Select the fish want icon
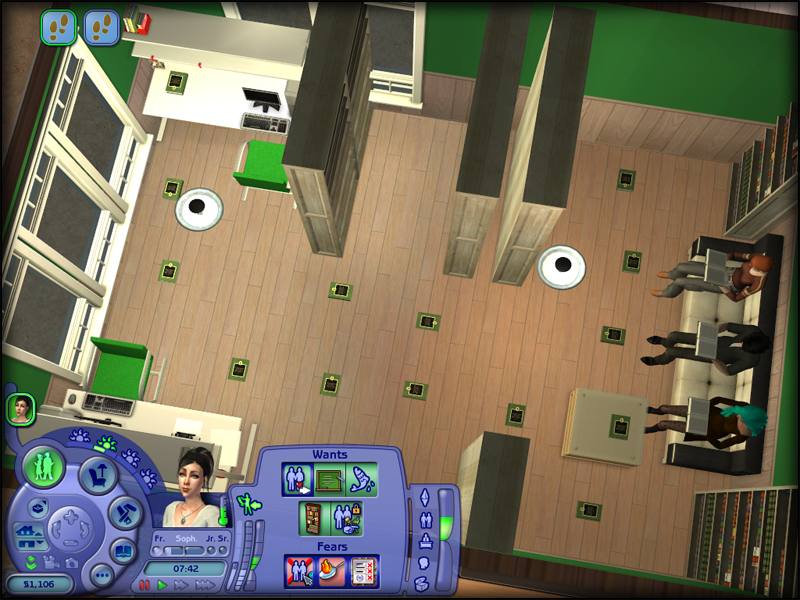 (x=362, y=480)
